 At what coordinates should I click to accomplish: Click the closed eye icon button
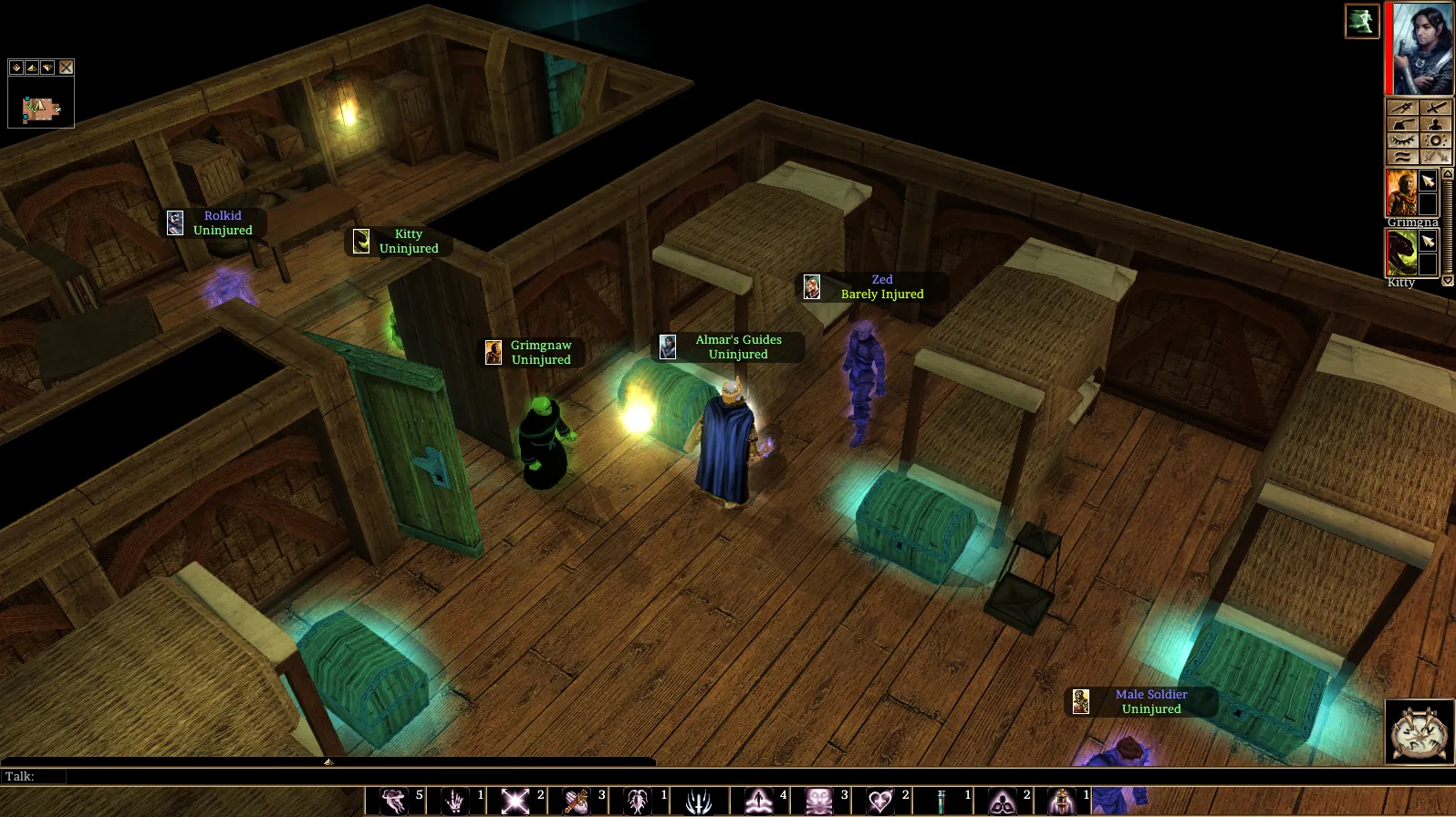coord(1402,140)
